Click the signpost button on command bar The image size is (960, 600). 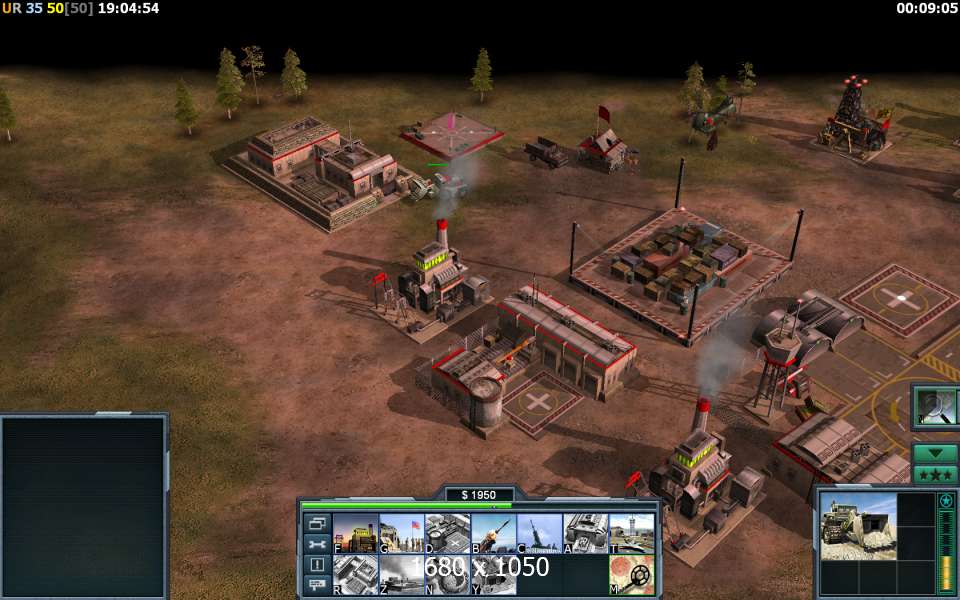click(317, 584)
